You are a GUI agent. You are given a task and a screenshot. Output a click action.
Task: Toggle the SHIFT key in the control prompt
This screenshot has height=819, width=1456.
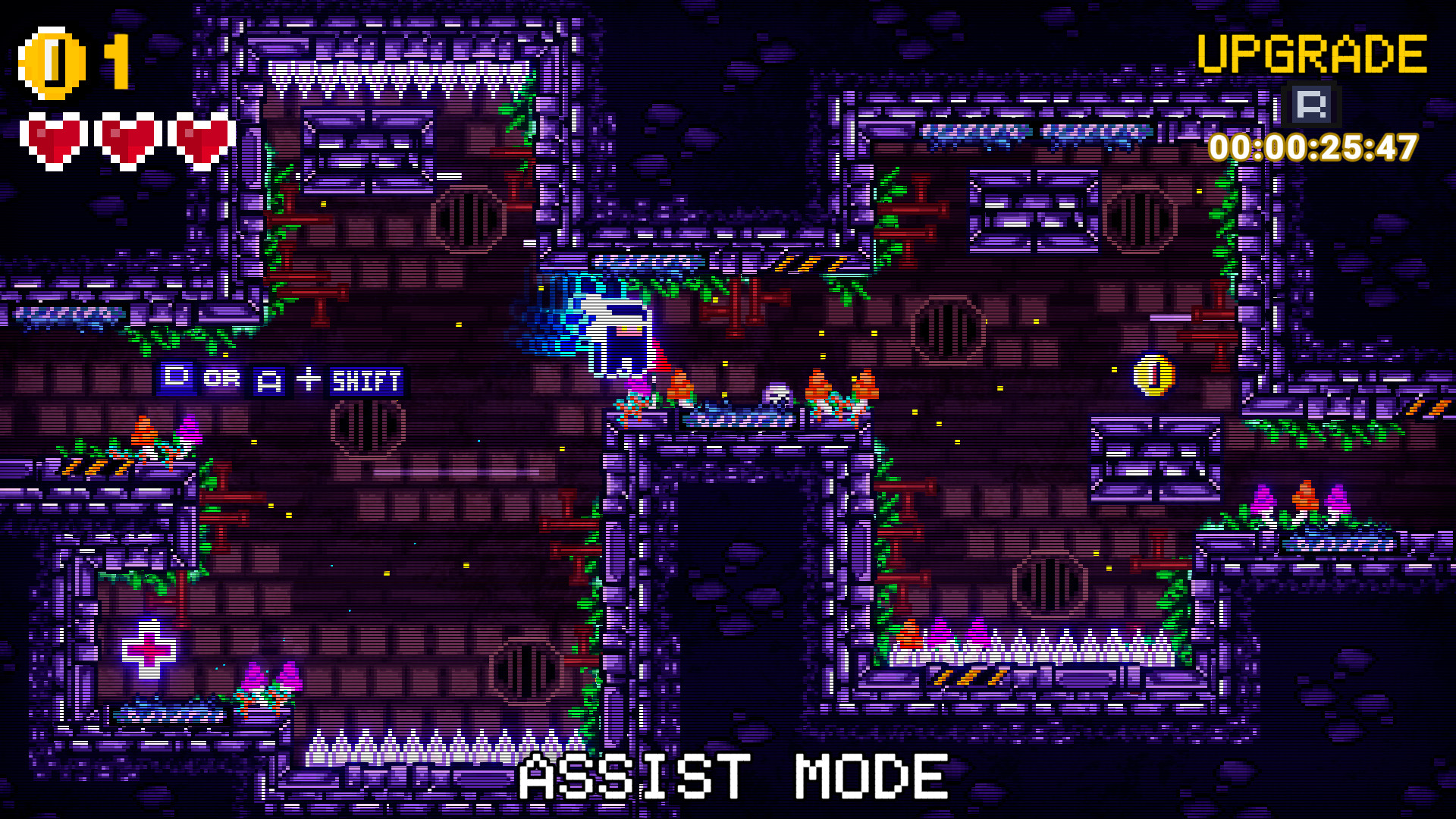367,380
